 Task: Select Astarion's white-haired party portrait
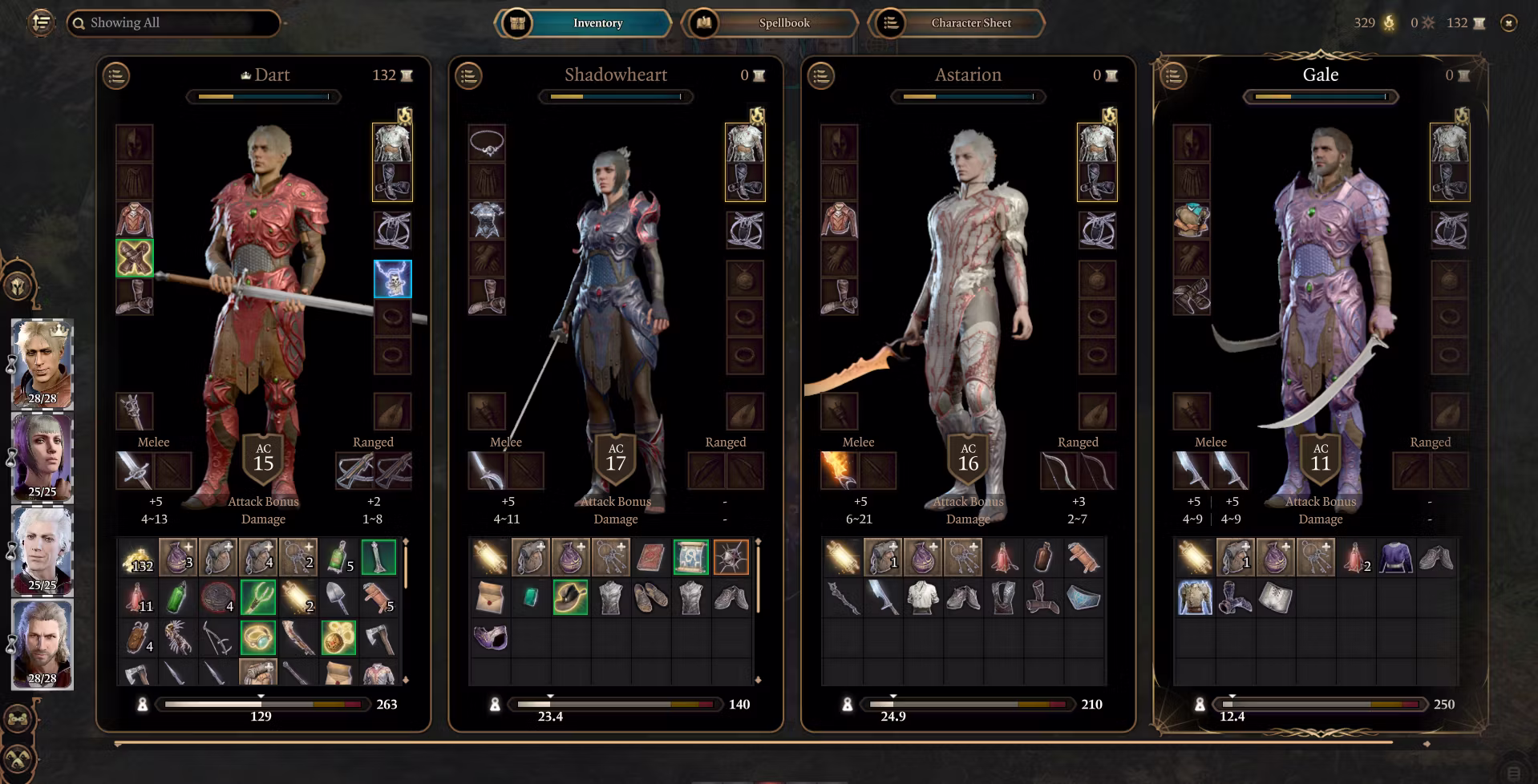42,551
